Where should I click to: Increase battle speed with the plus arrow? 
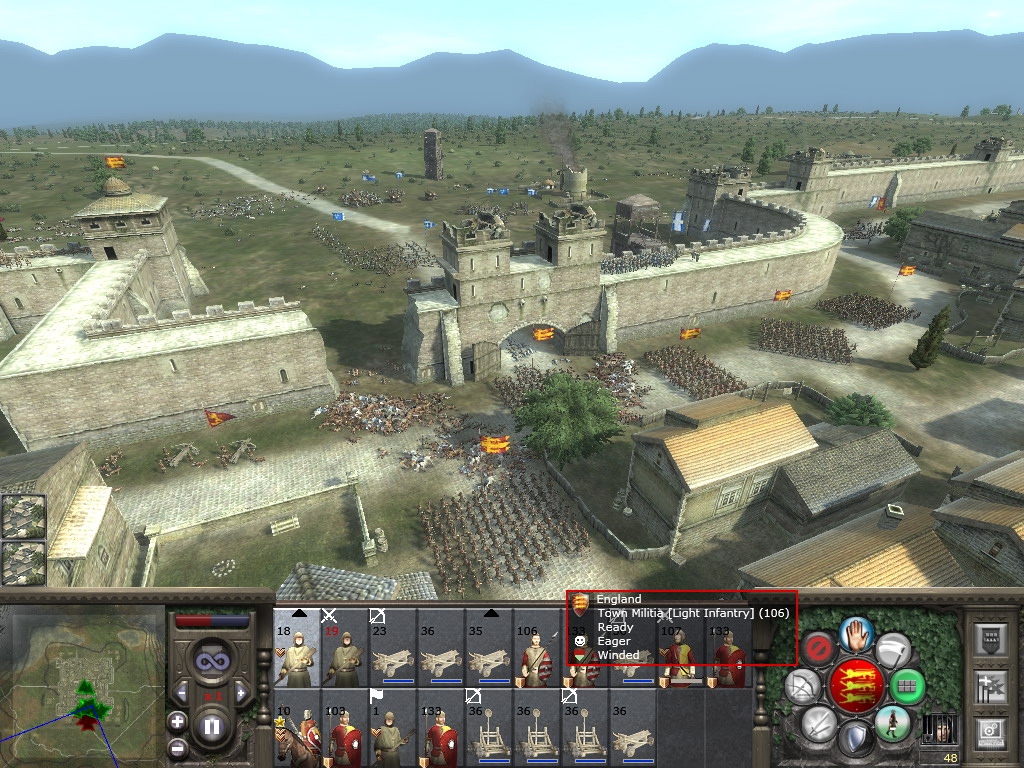(x=240, y=692)
